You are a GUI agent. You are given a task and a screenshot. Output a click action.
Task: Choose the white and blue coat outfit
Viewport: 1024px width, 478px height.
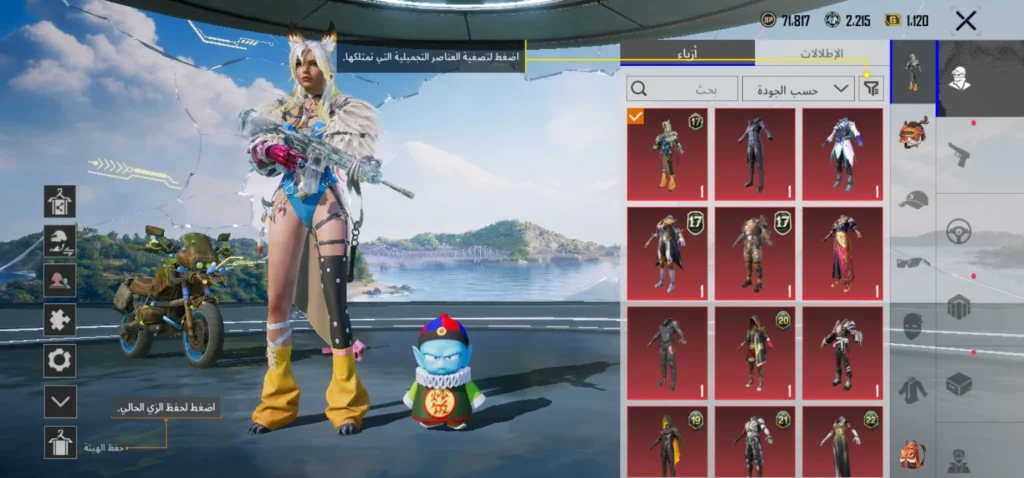tap(843, 154)
